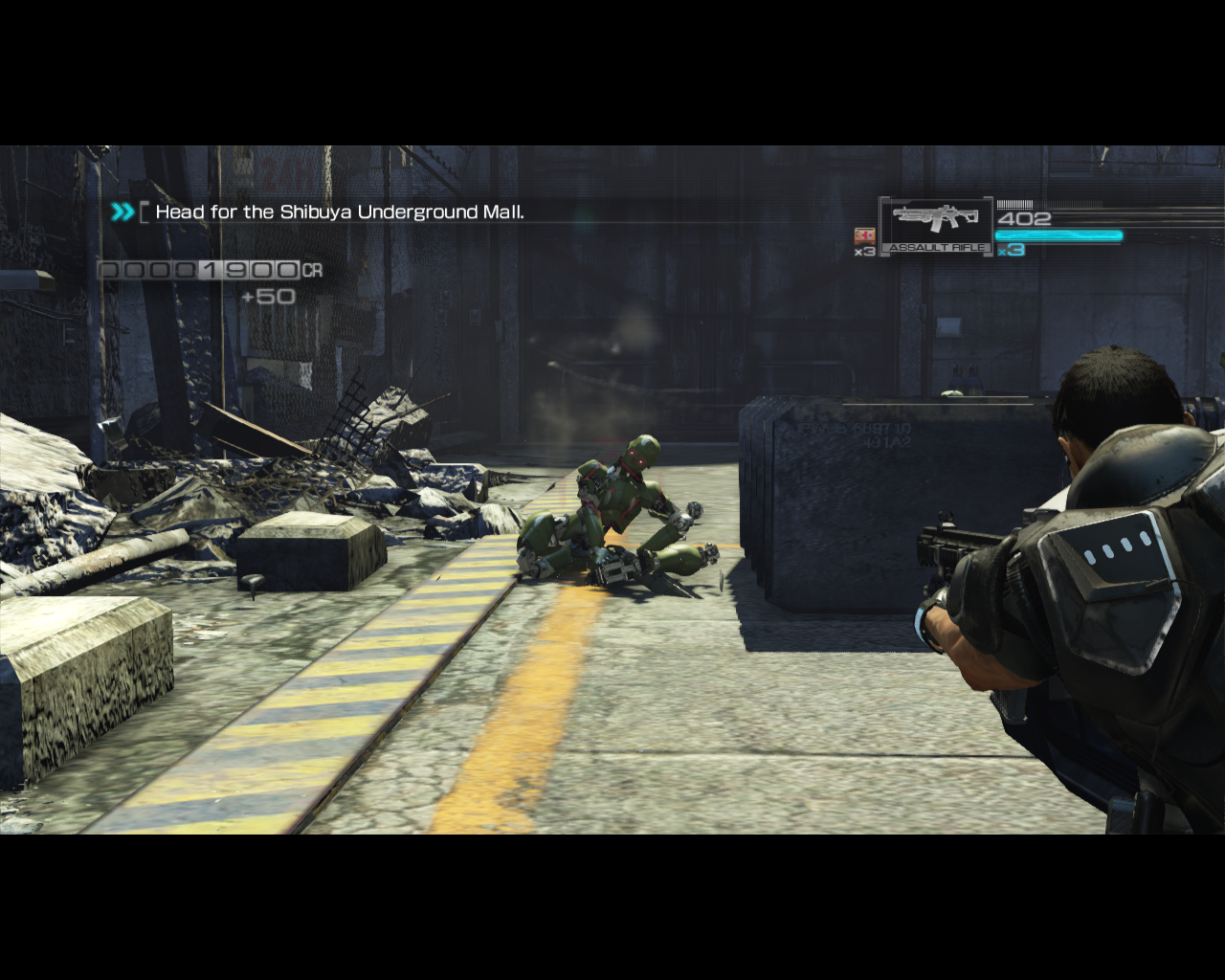
Task: Click the large concrete barrier block
Action: tap(852, 498)
